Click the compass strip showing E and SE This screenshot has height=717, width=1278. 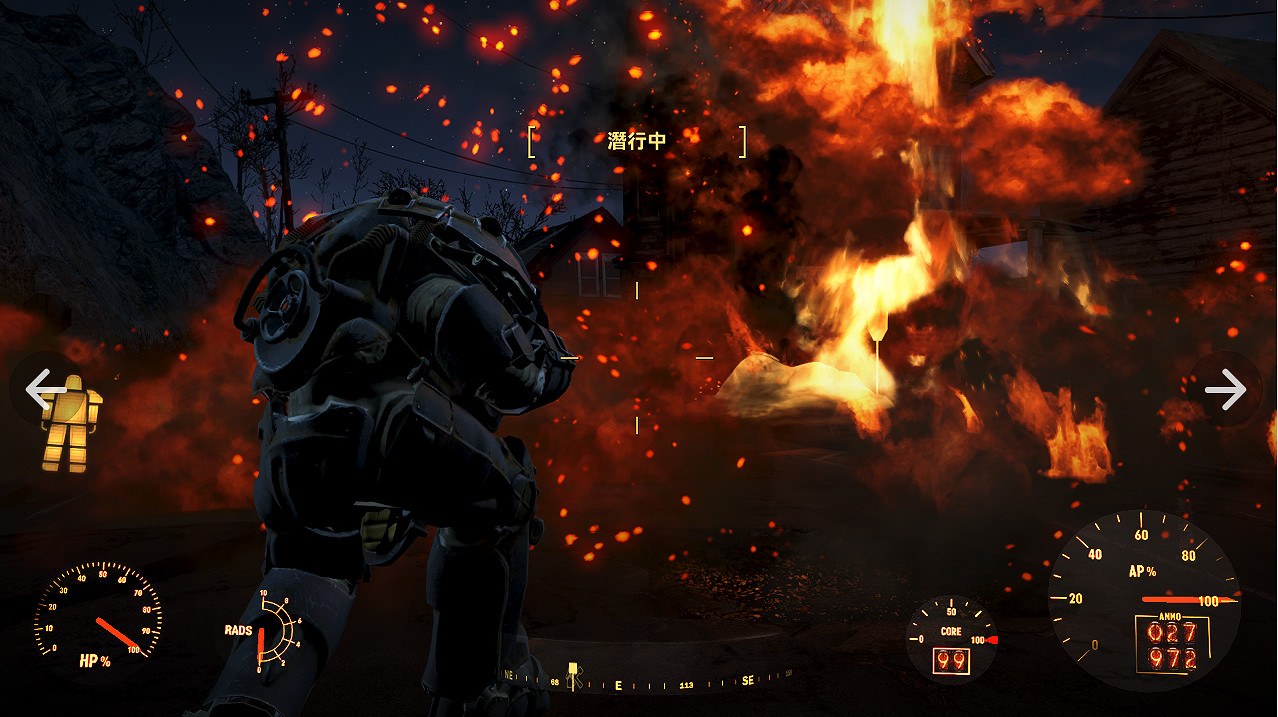650,683
